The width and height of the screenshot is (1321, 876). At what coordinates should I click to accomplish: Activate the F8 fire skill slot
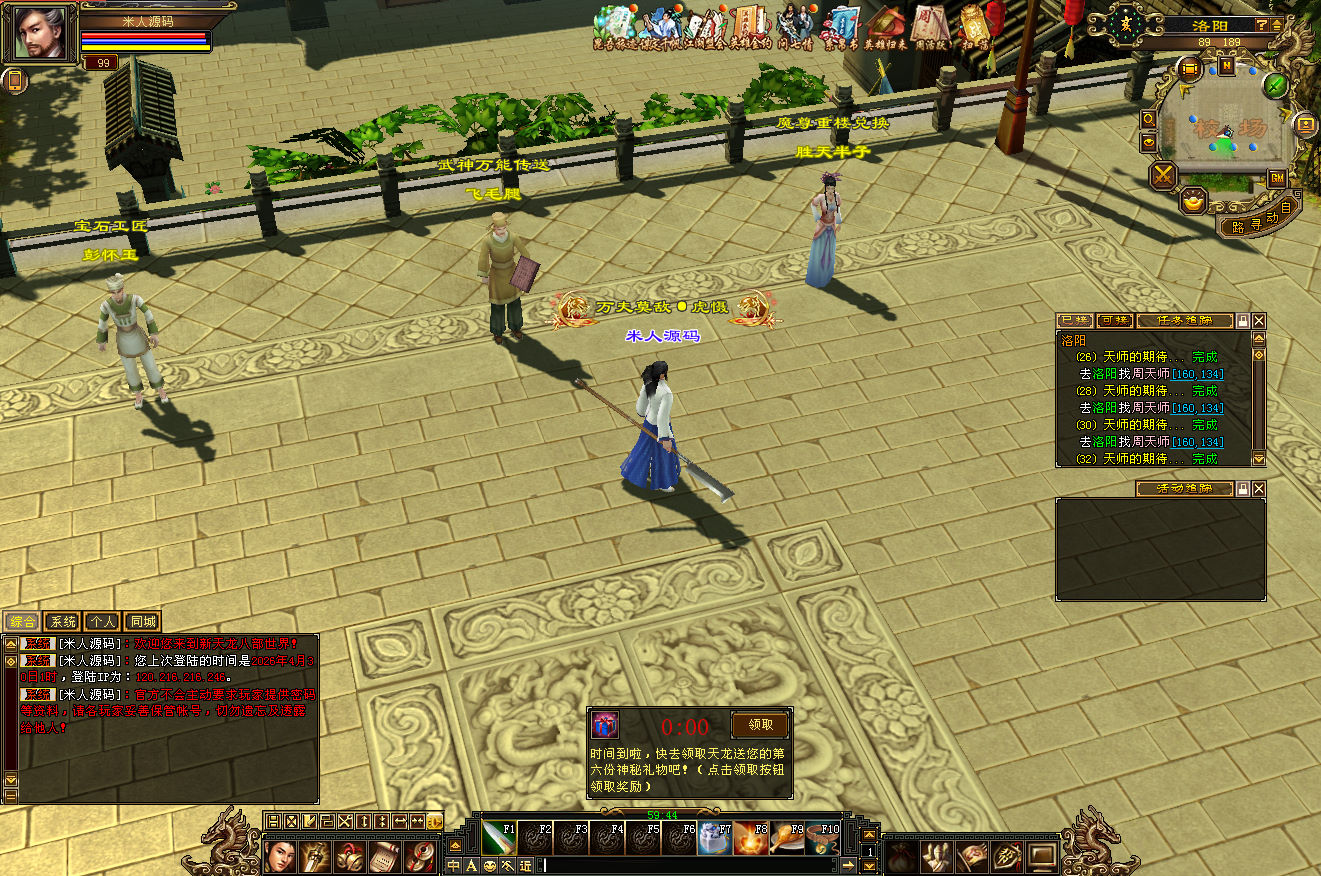tap(751, 837)
